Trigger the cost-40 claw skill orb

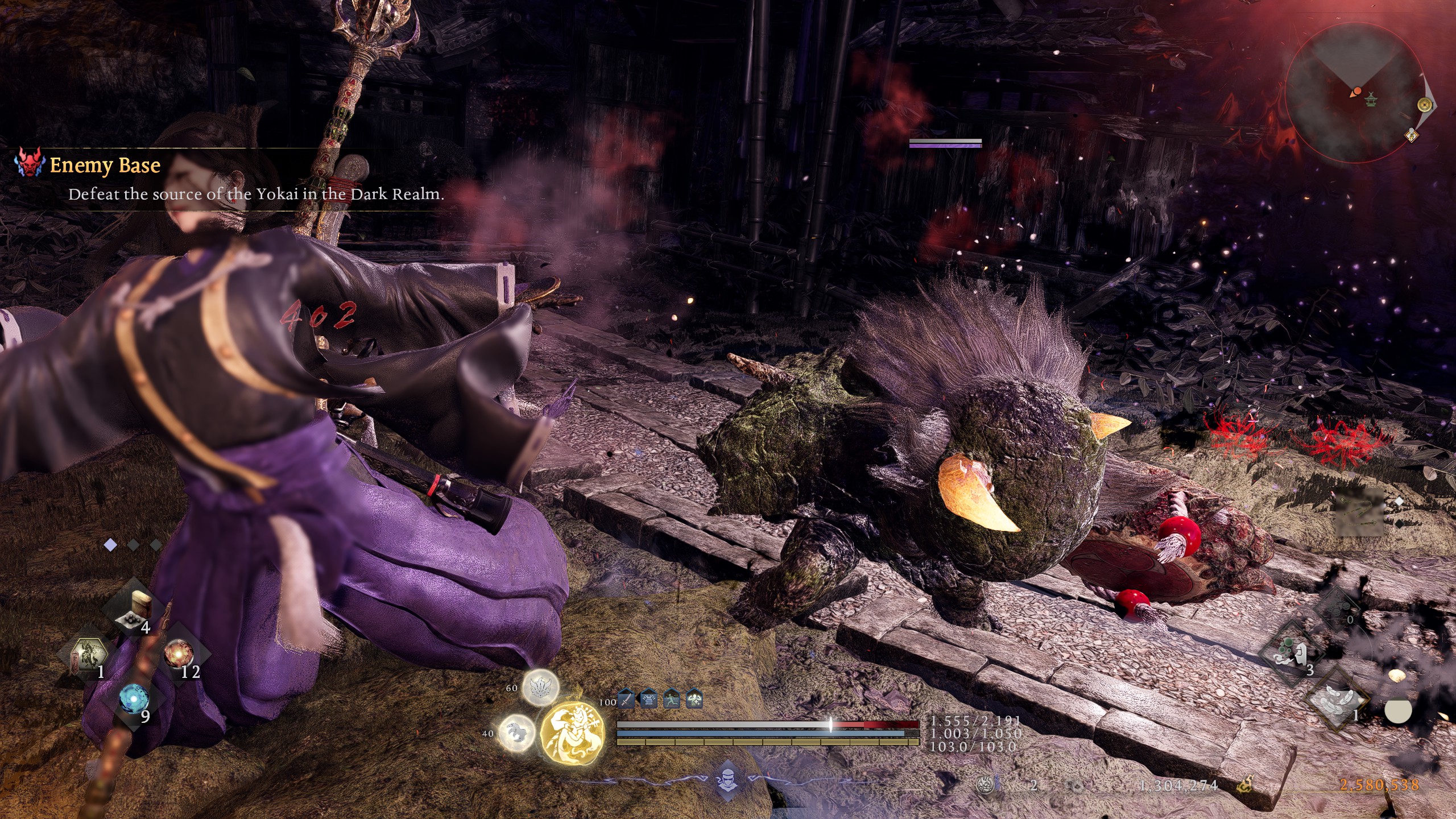pos(516,732)
